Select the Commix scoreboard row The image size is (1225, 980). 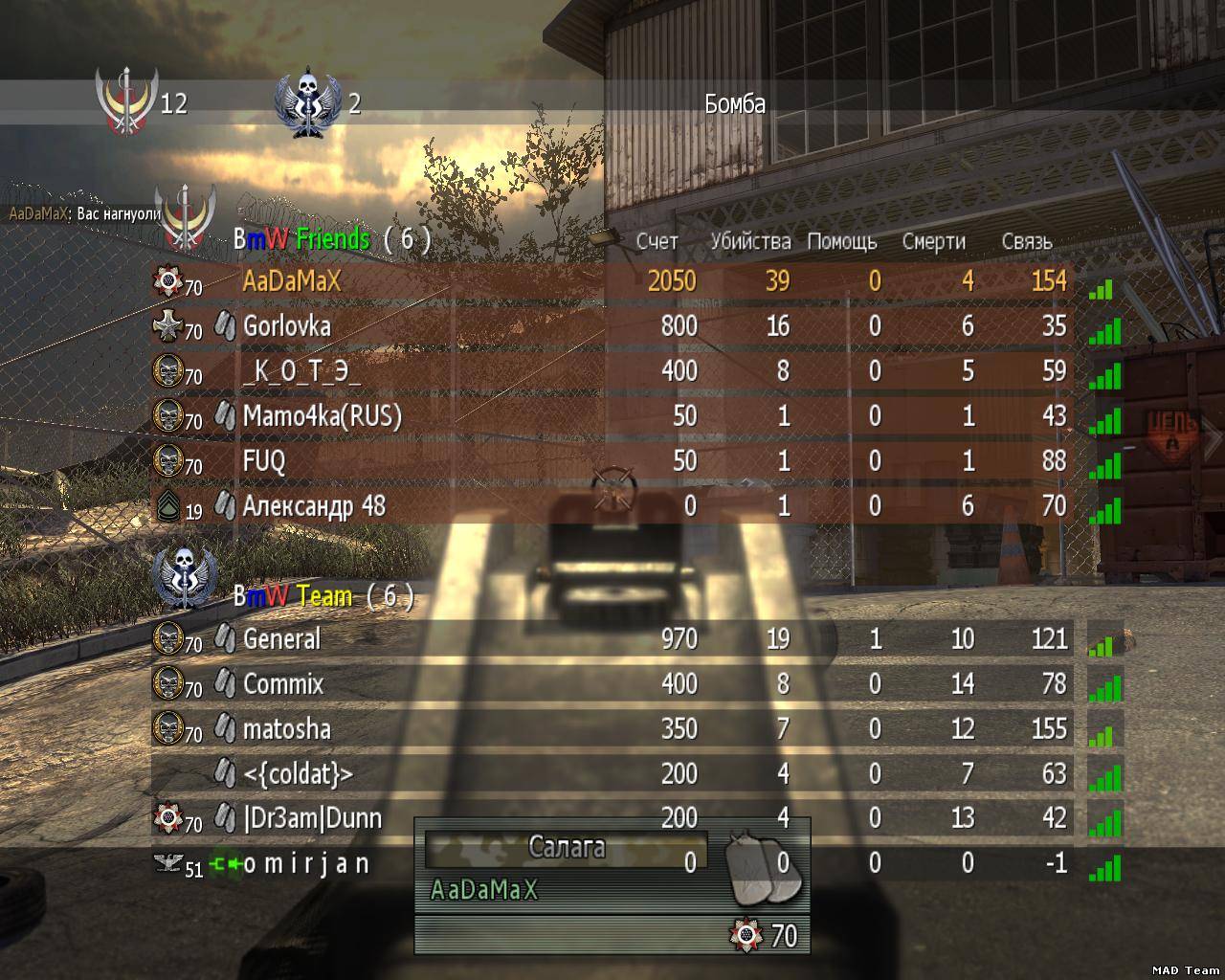612,683
